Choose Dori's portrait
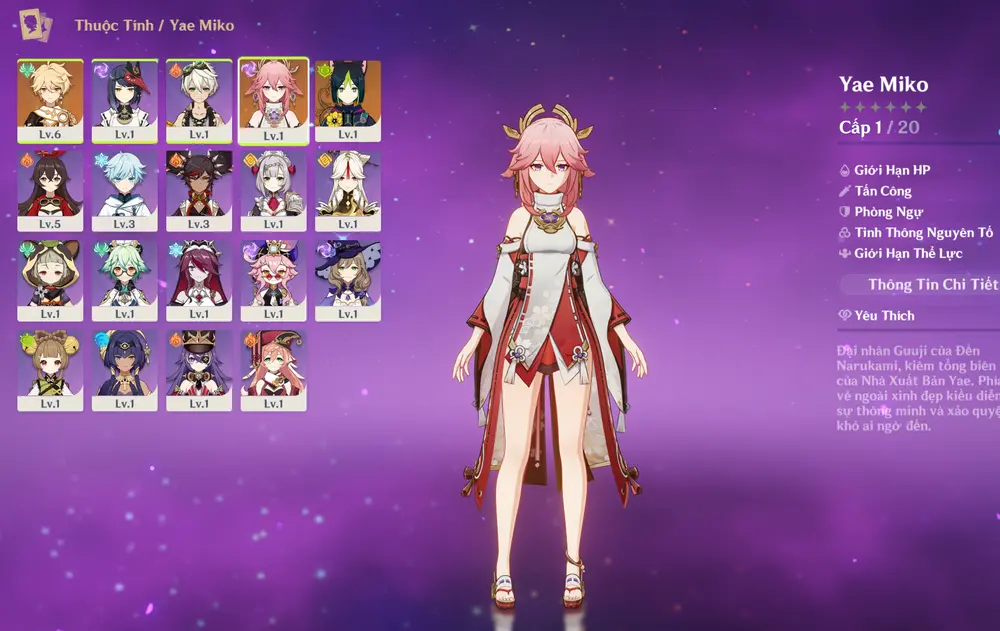Image resolution: width=1000 pixels, height=631 pixels. point(273,277)
